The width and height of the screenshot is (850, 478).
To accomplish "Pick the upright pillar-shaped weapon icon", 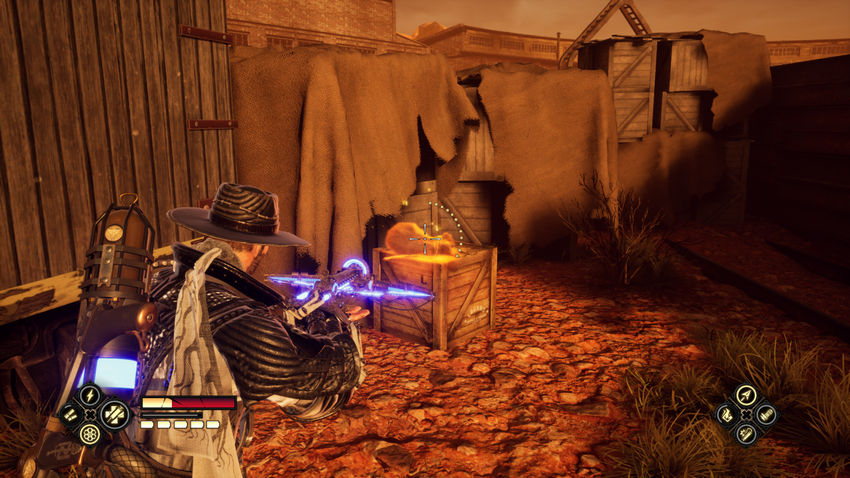I will pos(765,414).
